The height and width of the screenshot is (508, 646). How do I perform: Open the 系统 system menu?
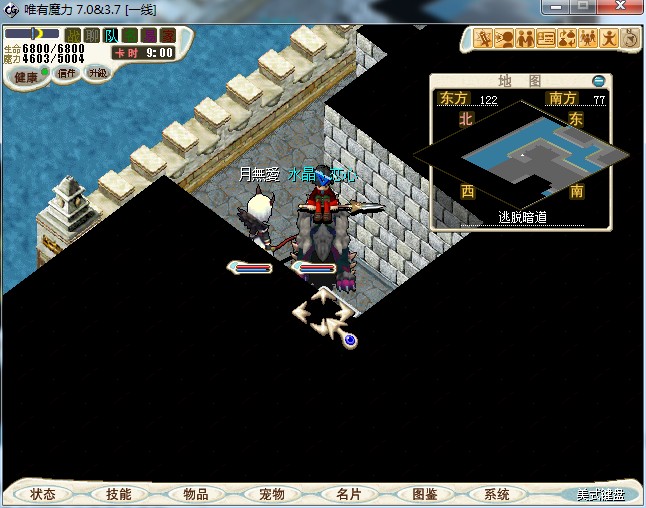coord(497,494)
